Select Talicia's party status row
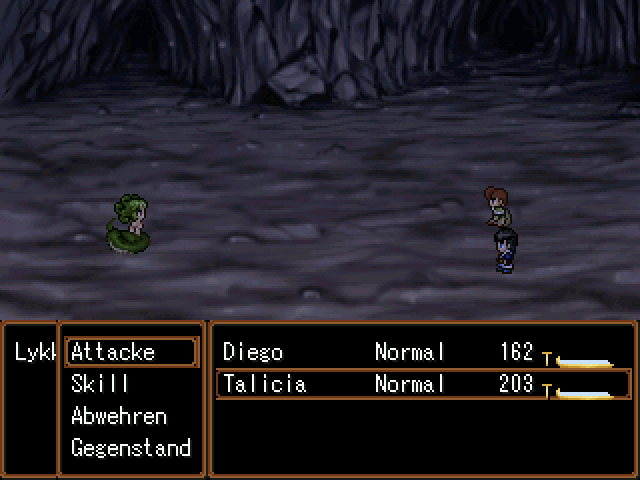 click(x=421, y=384)
